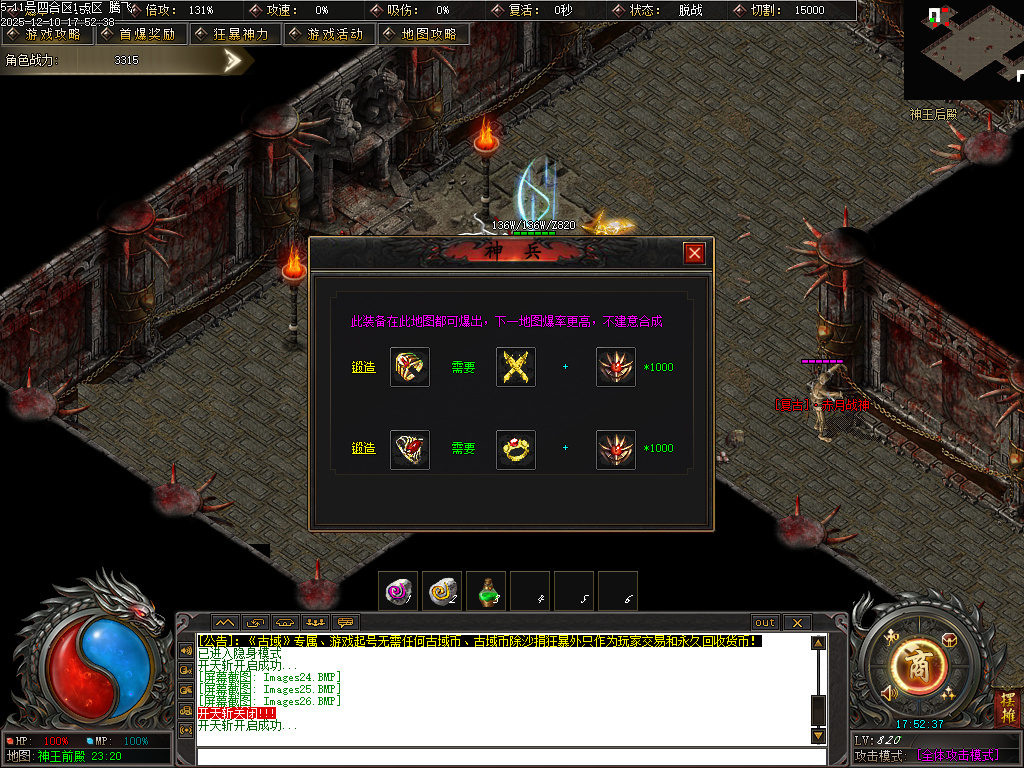Click the out button above the chat
The width and height of the screenshot is (1024, 768).
pyautogui.click(x=765, y=623)
